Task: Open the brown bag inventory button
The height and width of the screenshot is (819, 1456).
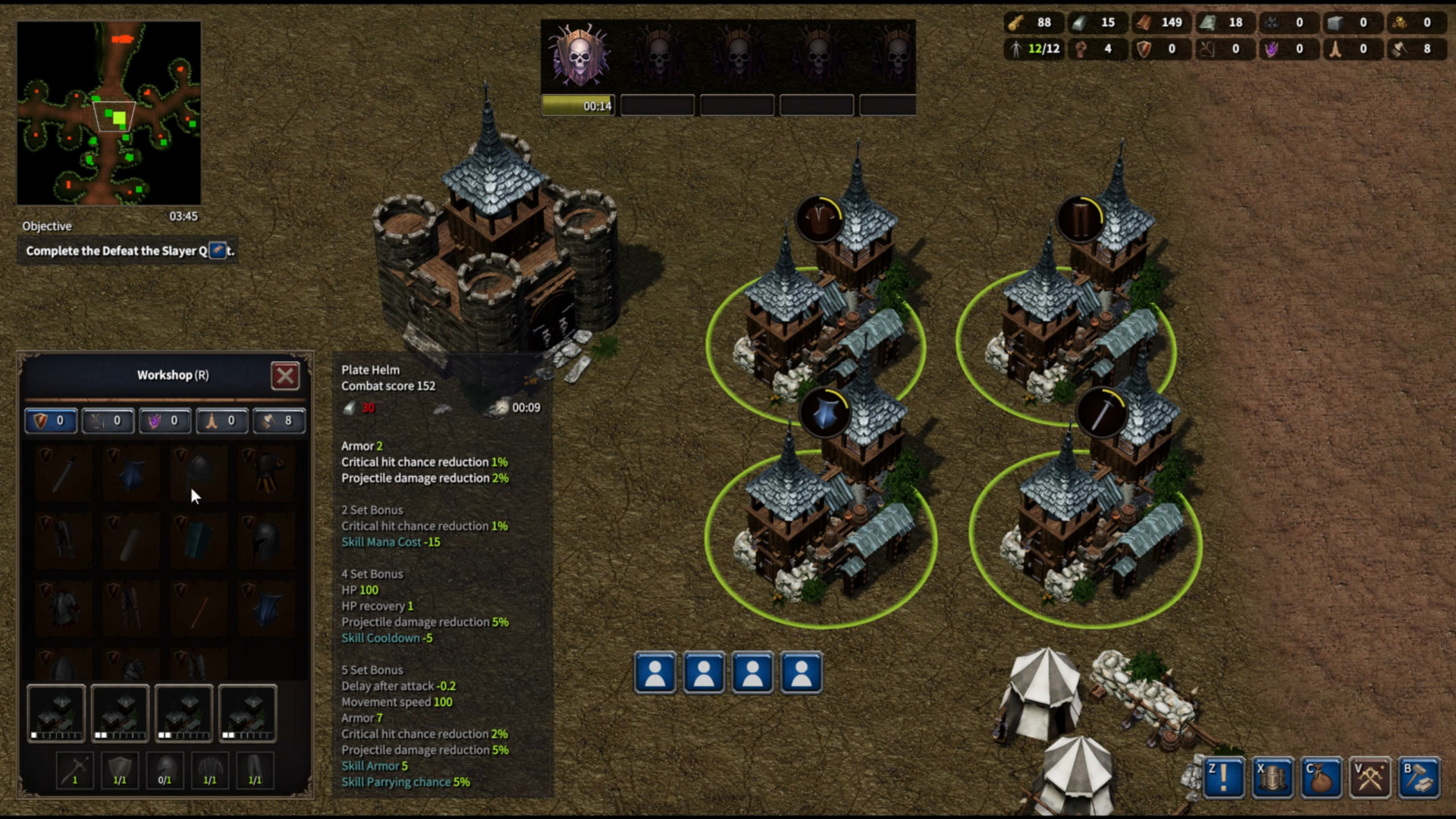Action: coord(1321,777)
